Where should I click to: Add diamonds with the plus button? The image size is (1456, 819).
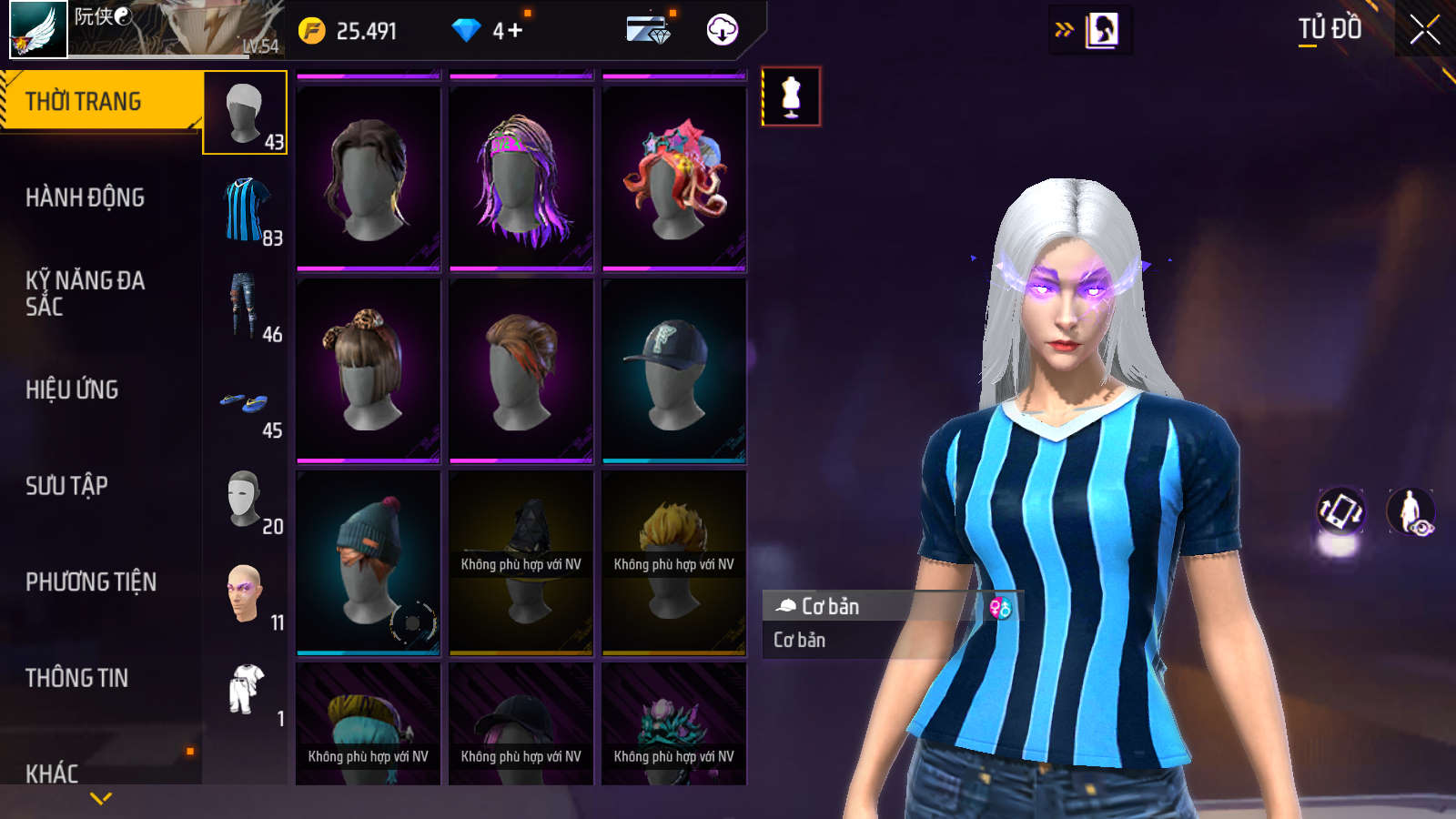515,31
